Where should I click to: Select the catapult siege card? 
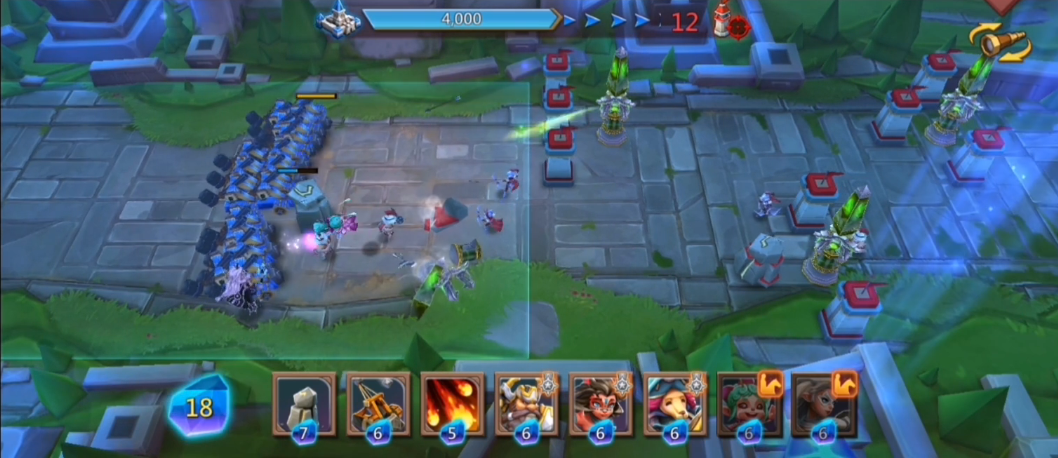tap(378, 403)
